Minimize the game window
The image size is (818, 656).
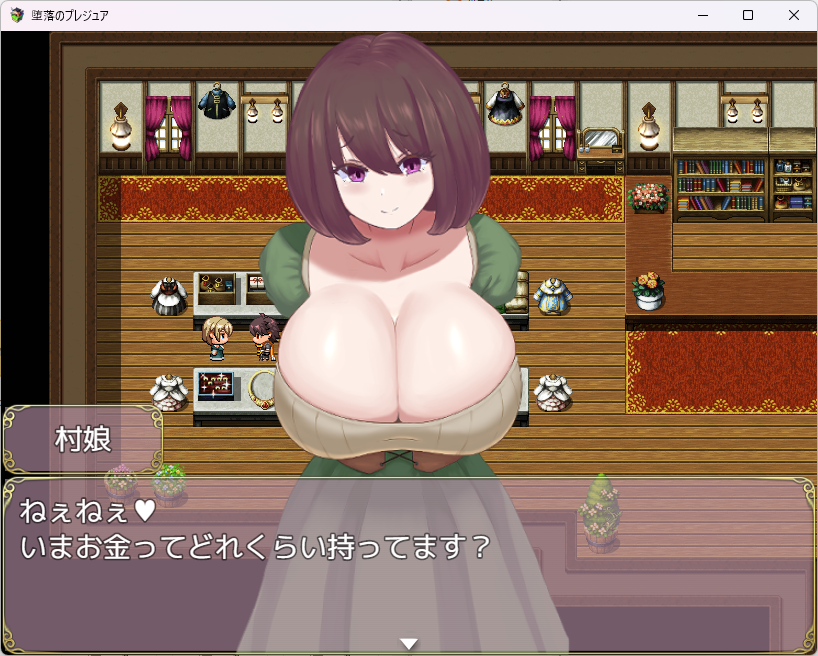[702, 15]
